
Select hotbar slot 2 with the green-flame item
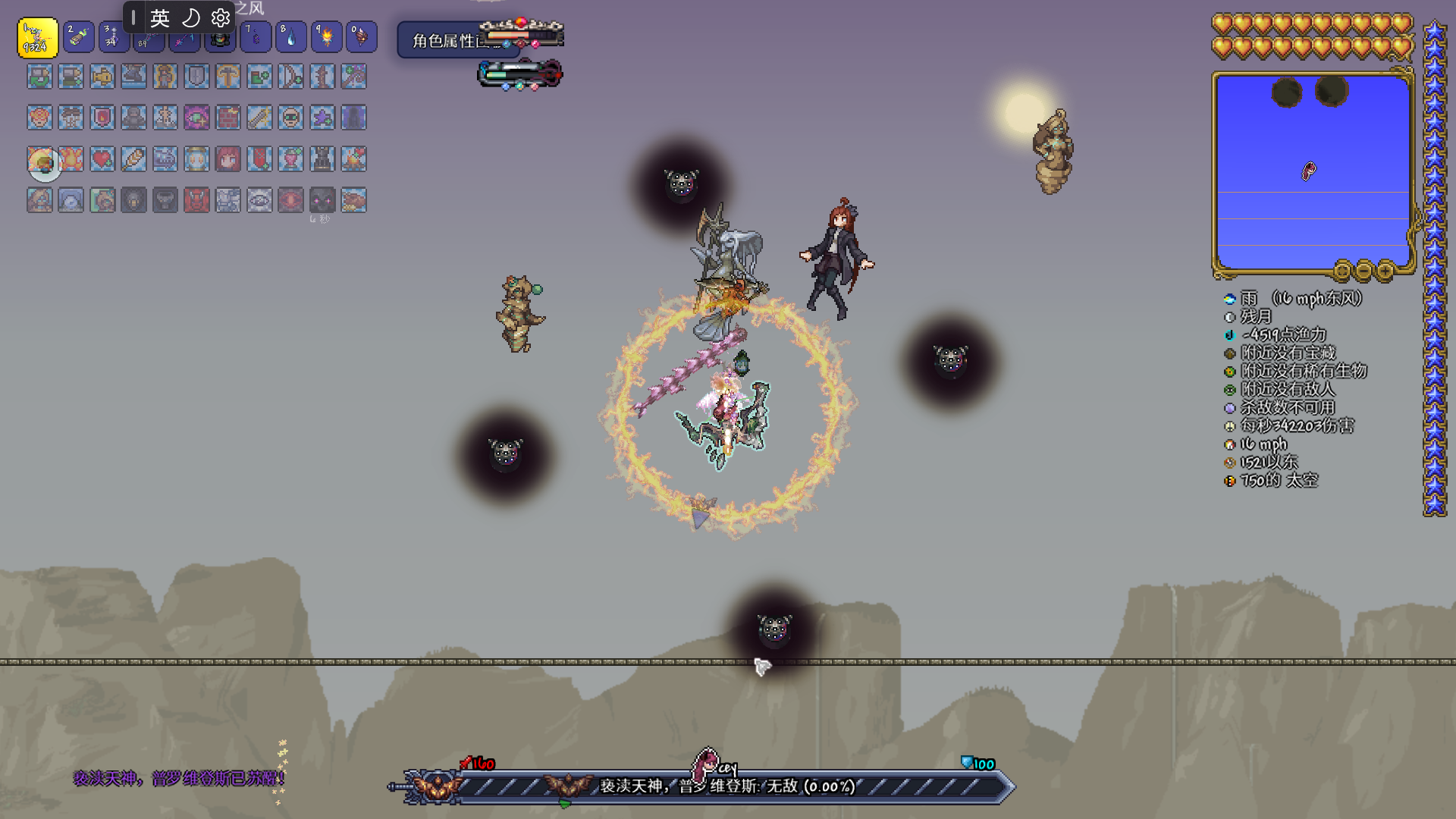click(x=78, y=37)
